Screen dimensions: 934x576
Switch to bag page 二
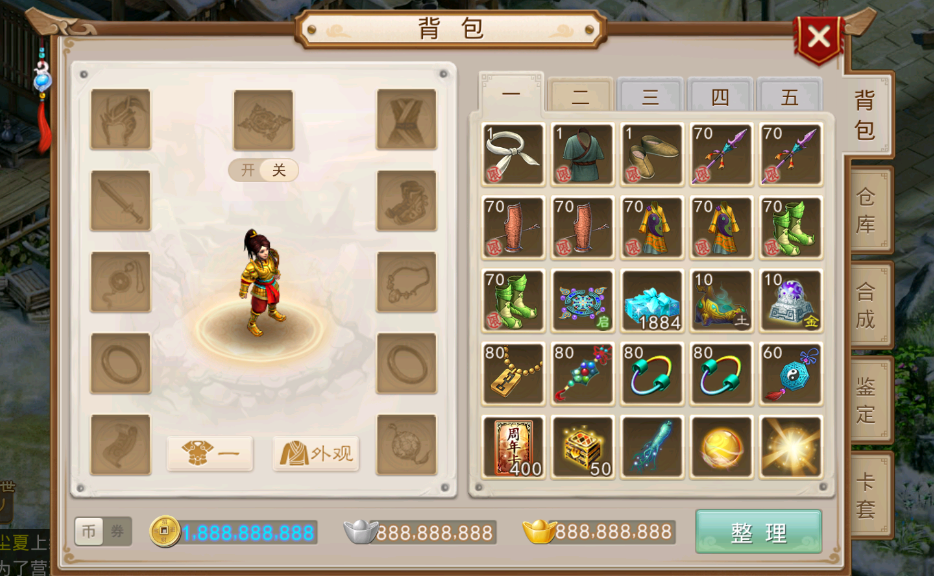[580, 97]
